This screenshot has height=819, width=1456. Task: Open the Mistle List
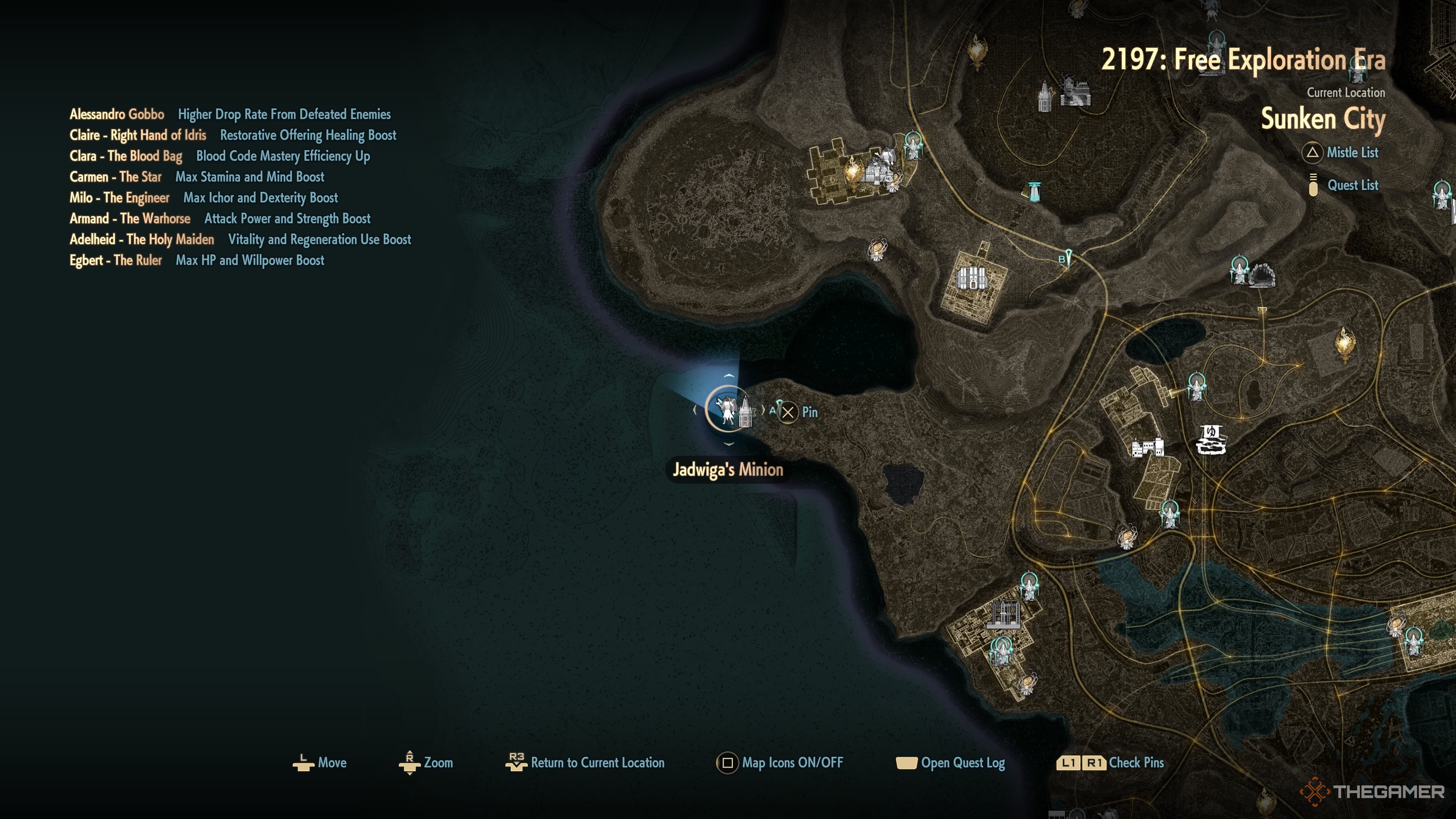pos(1351,152)
